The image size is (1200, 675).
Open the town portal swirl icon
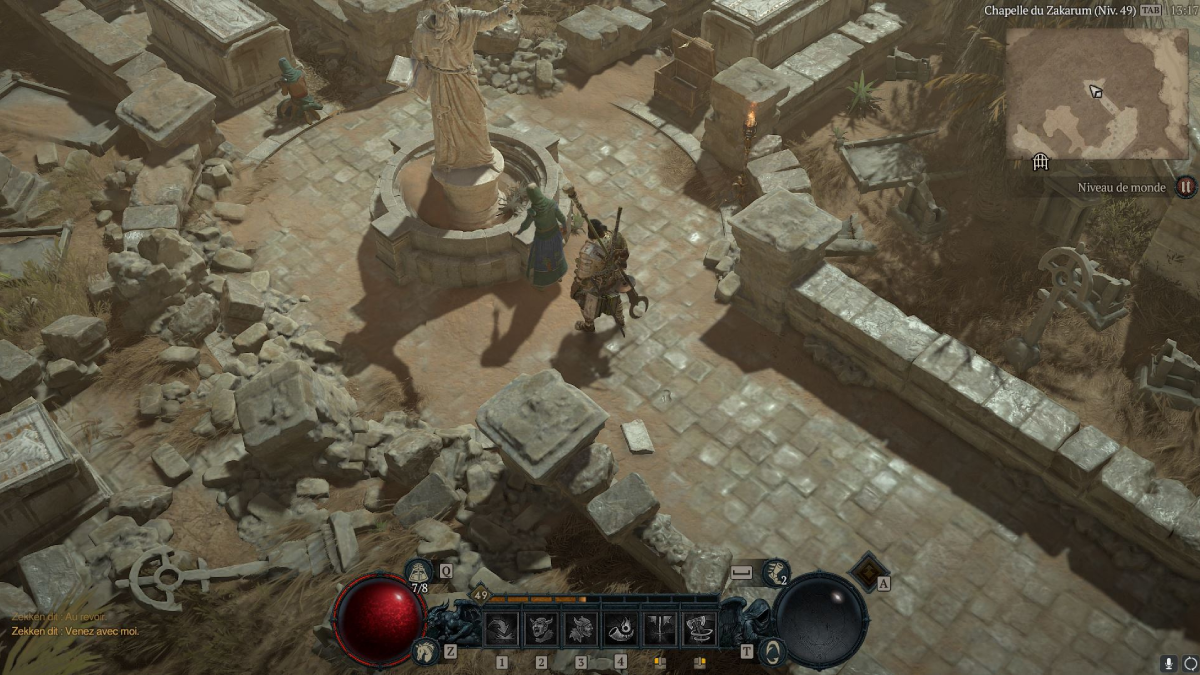[770, 651]
